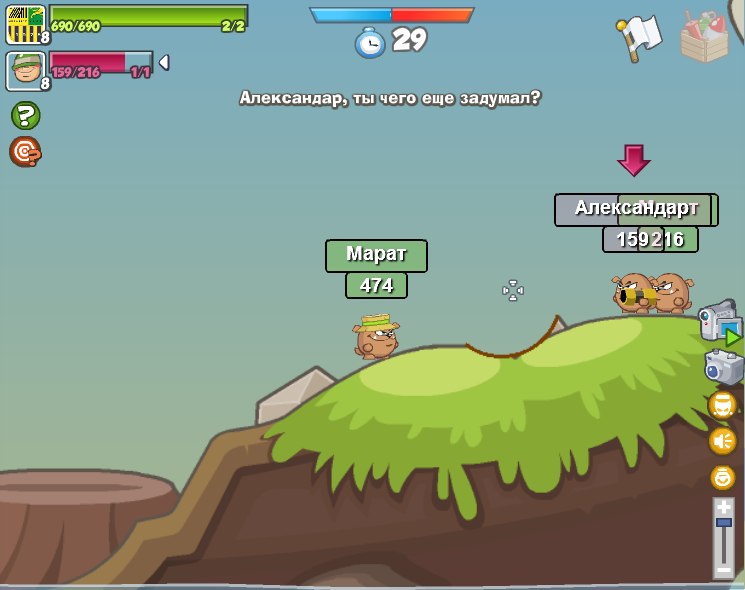Collapse the pink team bar arrow
Image resolution: width=745 pixels, height=590 pixels.
163,63
